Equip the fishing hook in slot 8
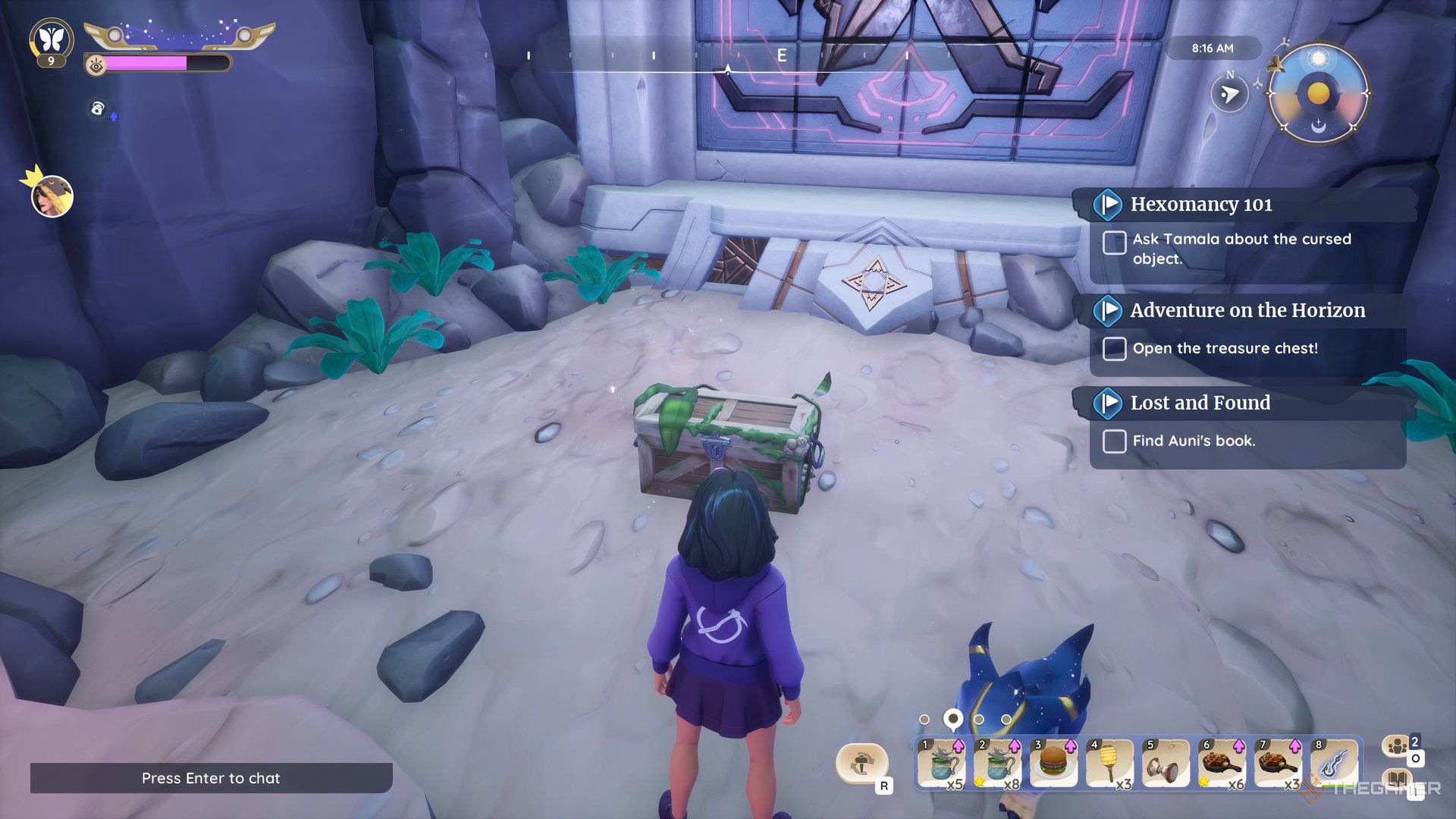 1335,764
